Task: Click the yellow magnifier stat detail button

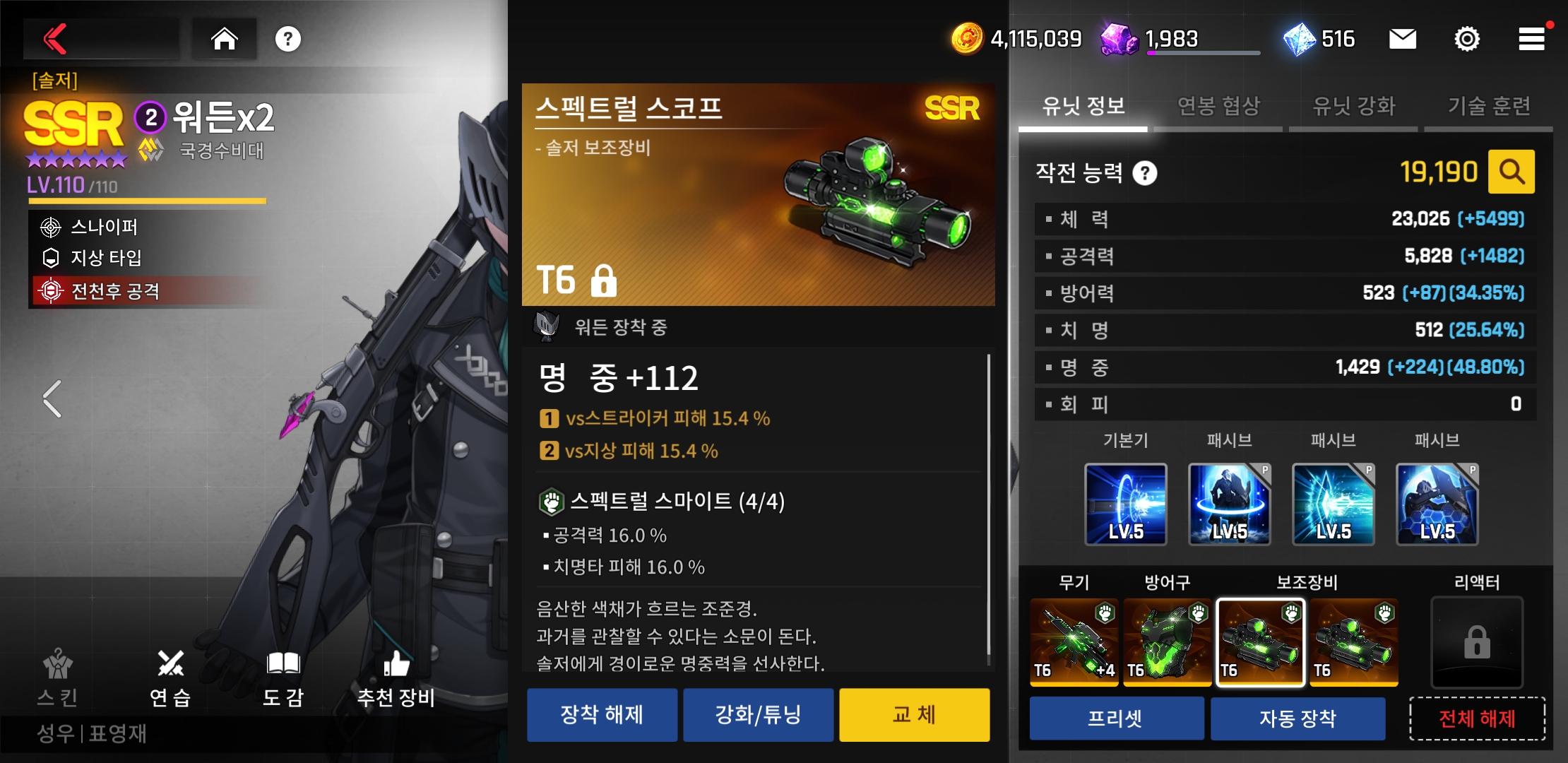Action: tap(1511, 172)
